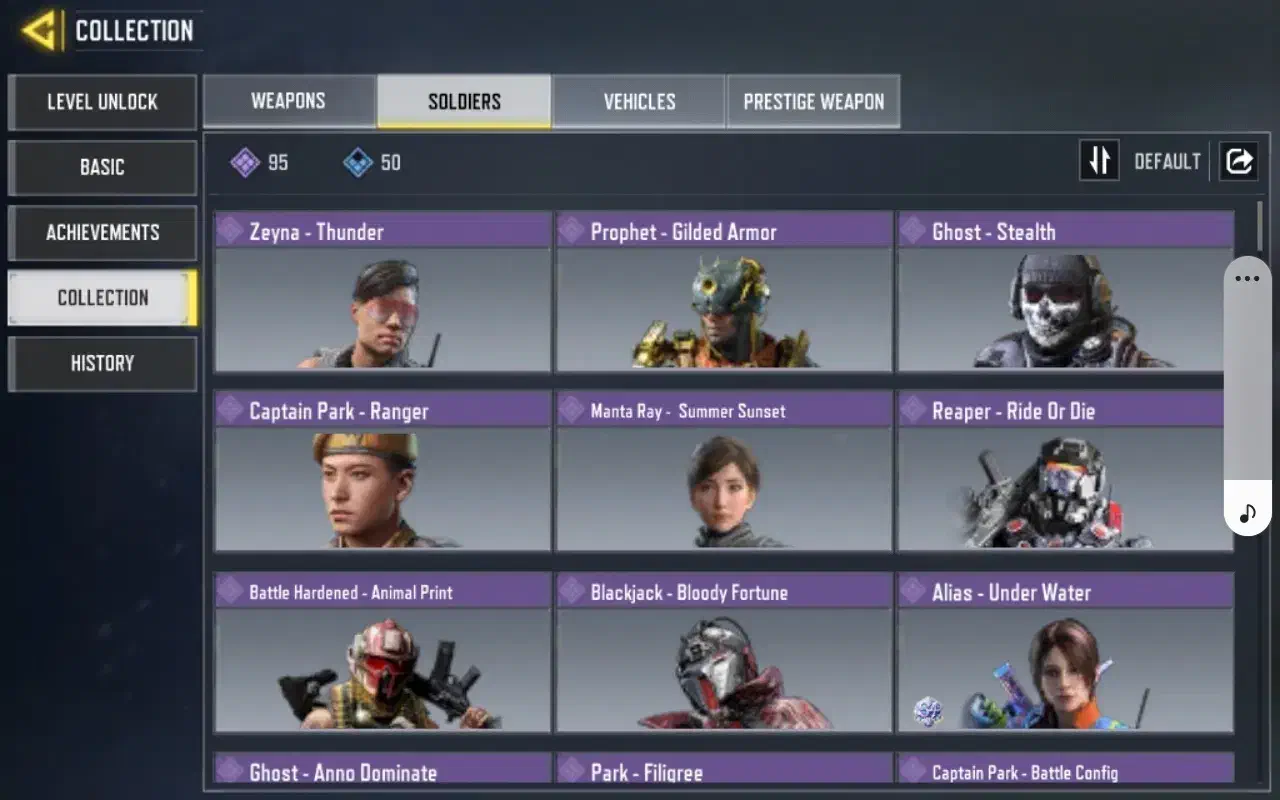
Task: Select the Zeyna - Thunder soldier card
Action: click(x=382, y=291)
